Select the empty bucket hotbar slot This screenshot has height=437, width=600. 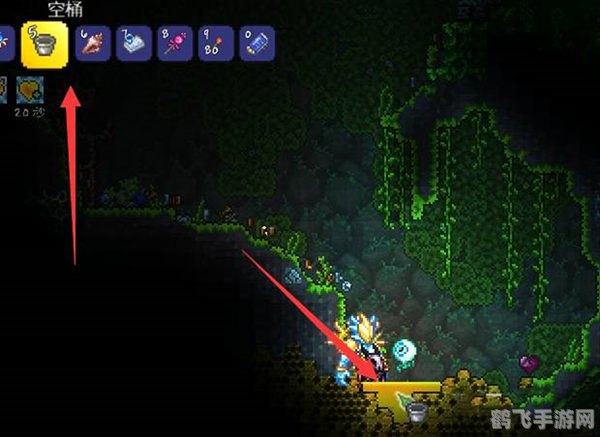(44, 43)
